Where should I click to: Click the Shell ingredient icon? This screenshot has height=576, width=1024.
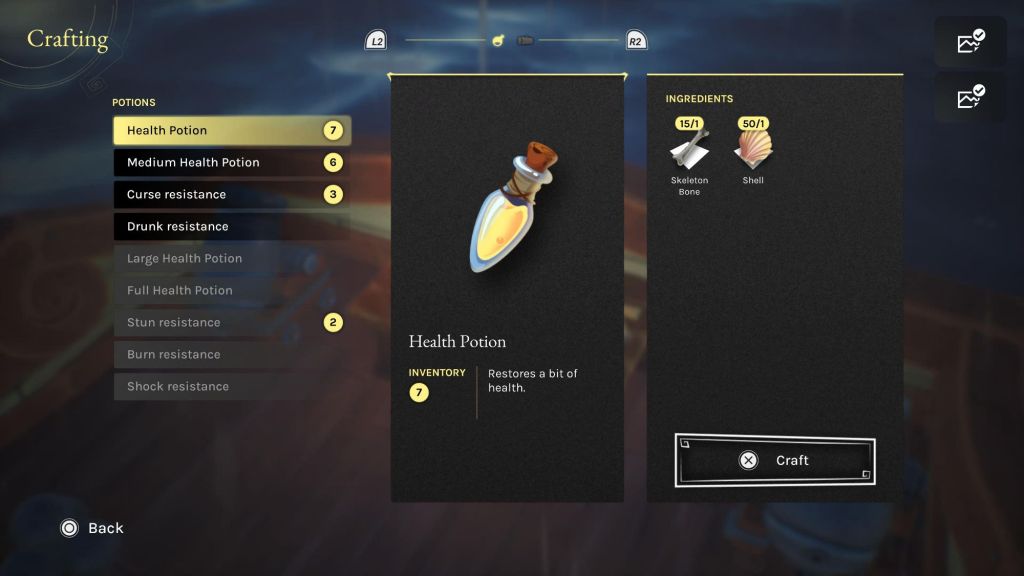click(753, 149)
